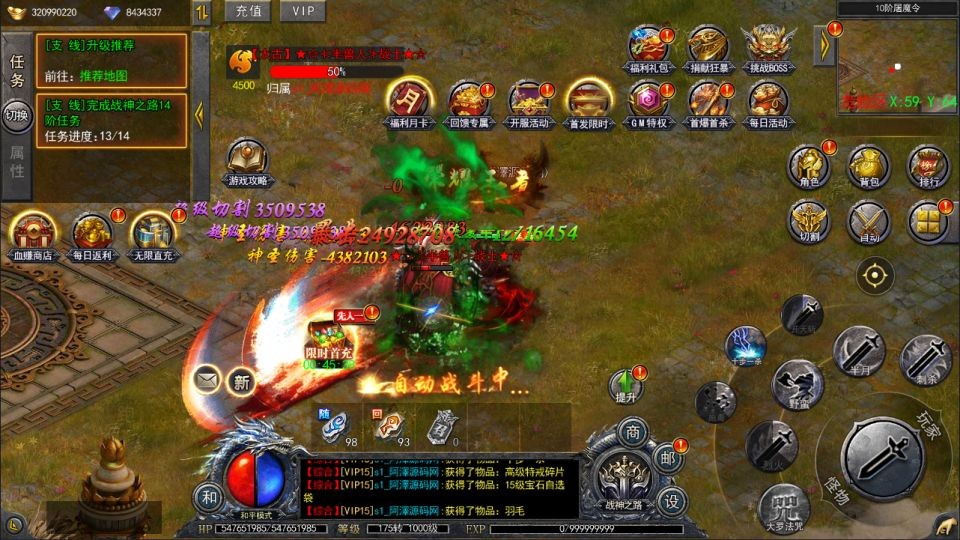Open the 设 settings button
The image size is (960, 540).
point(672,500)
